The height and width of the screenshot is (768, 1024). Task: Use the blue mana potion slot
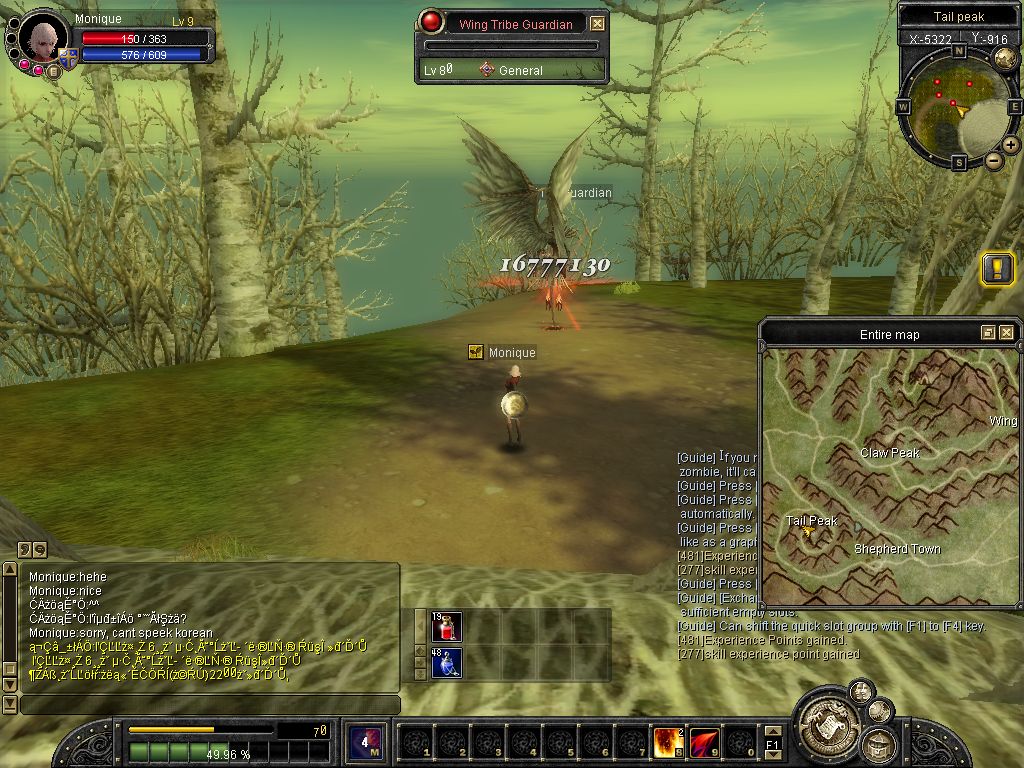(447, 662)
